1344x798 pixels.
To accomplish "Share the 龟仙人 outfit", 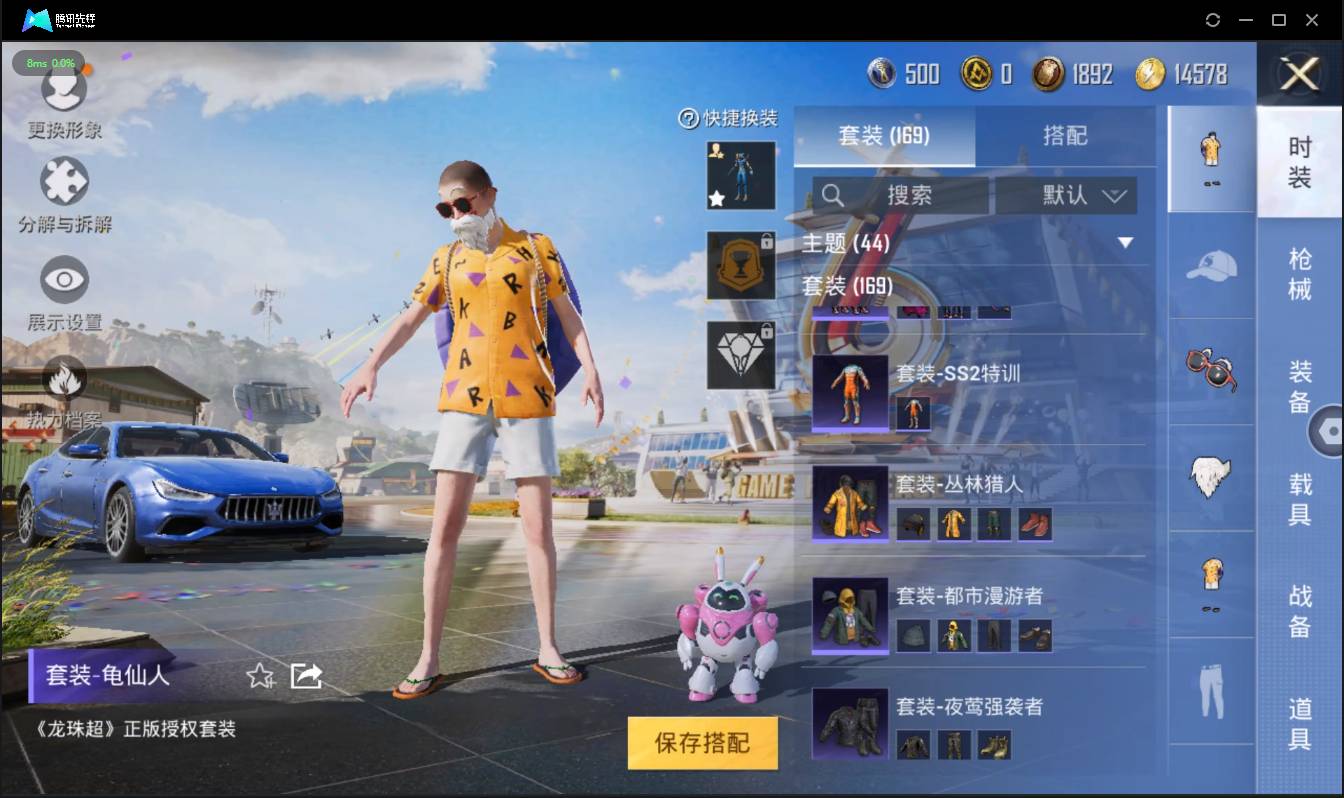I will tap(307, 676).
